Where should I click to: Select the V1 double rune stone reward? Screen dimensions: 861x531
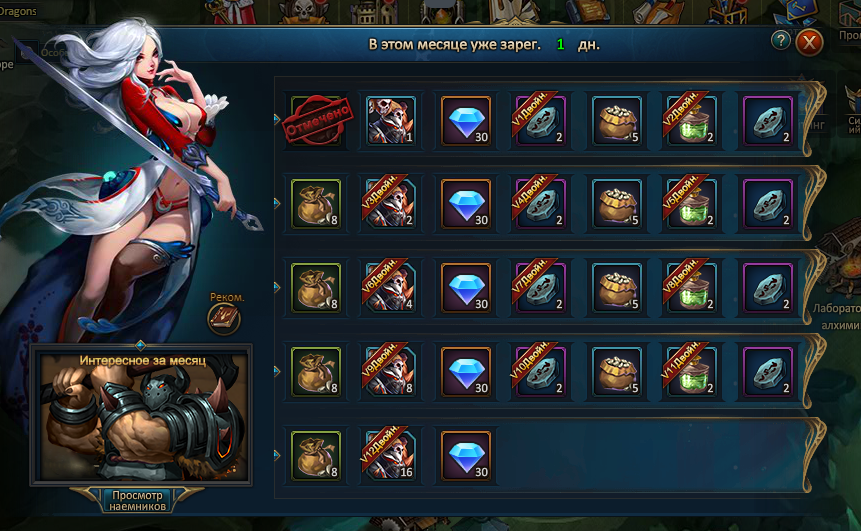click(541, 122)
